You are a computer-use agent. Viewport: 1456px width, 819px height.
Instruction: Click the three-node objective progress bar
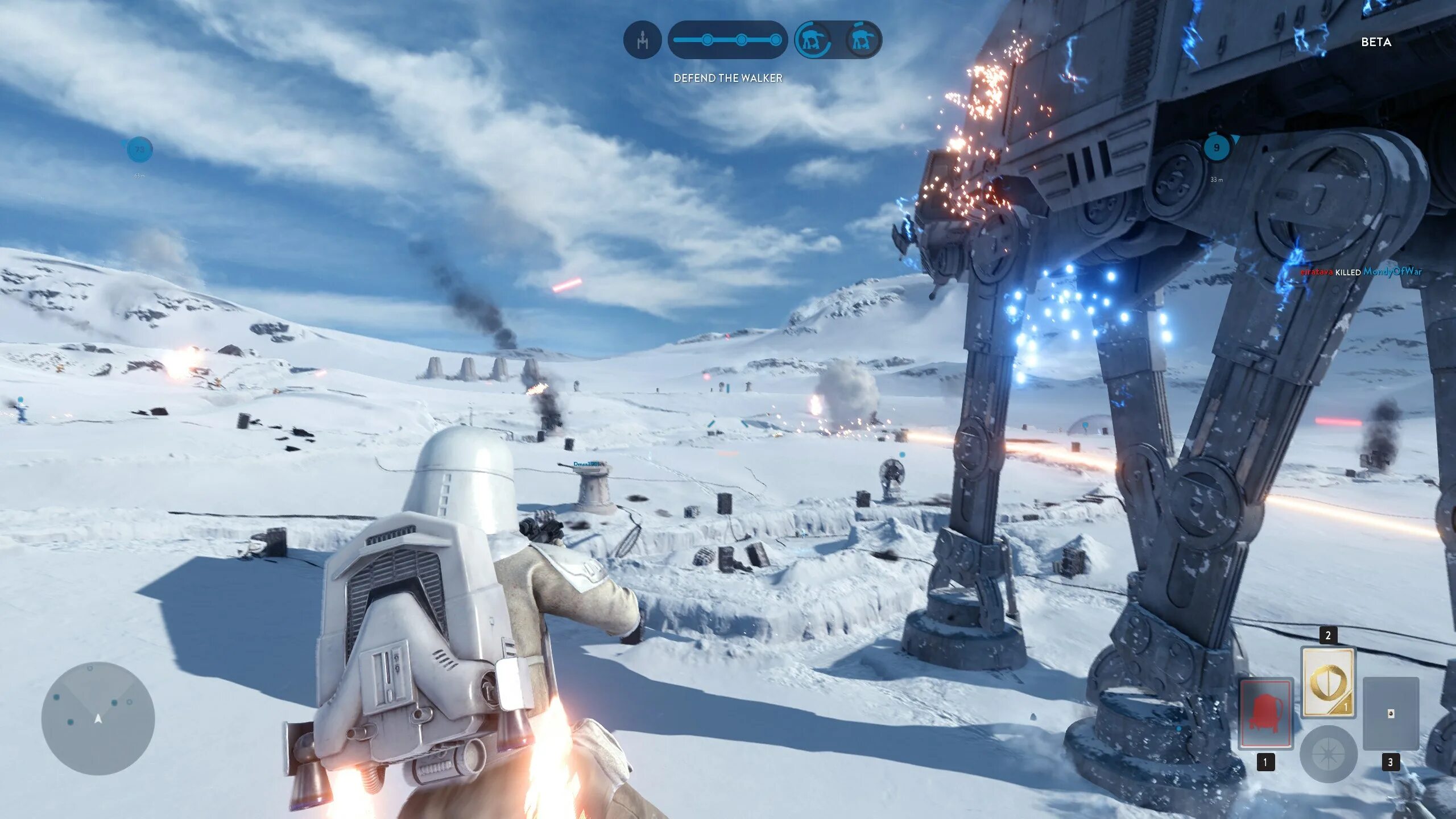coord(727,40)
